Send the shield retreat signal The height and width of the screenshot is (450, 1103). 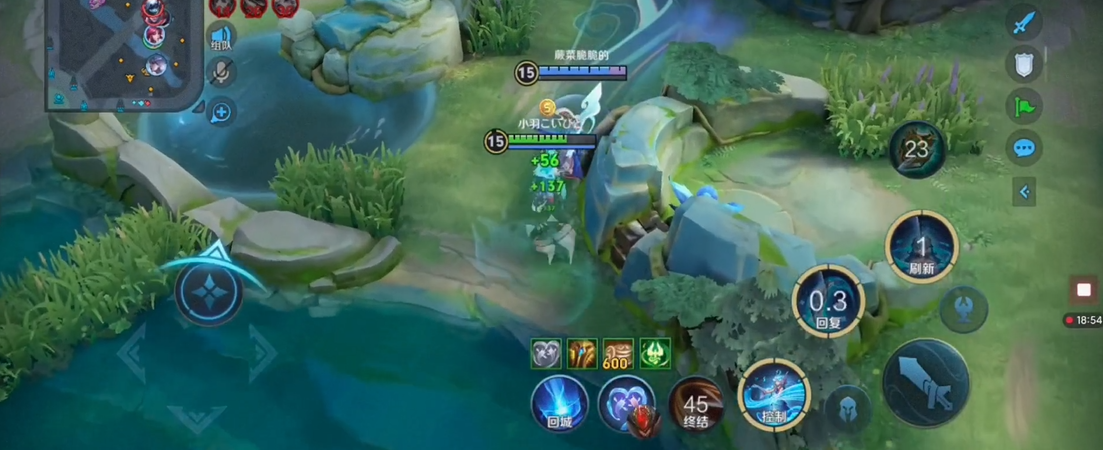pyautogui.click(x=1023, y=64)
